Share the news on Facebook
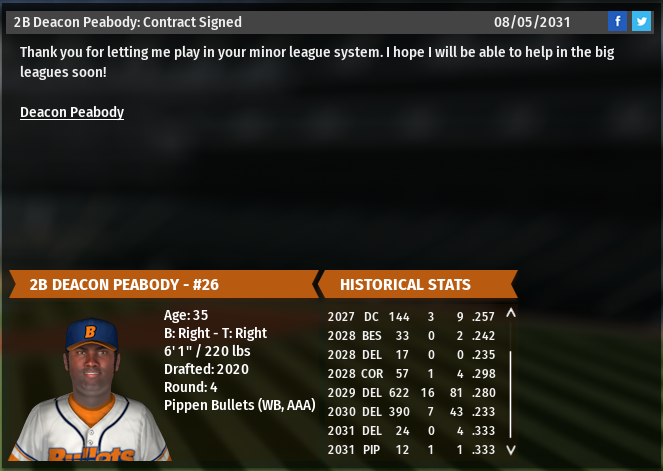 617,21
